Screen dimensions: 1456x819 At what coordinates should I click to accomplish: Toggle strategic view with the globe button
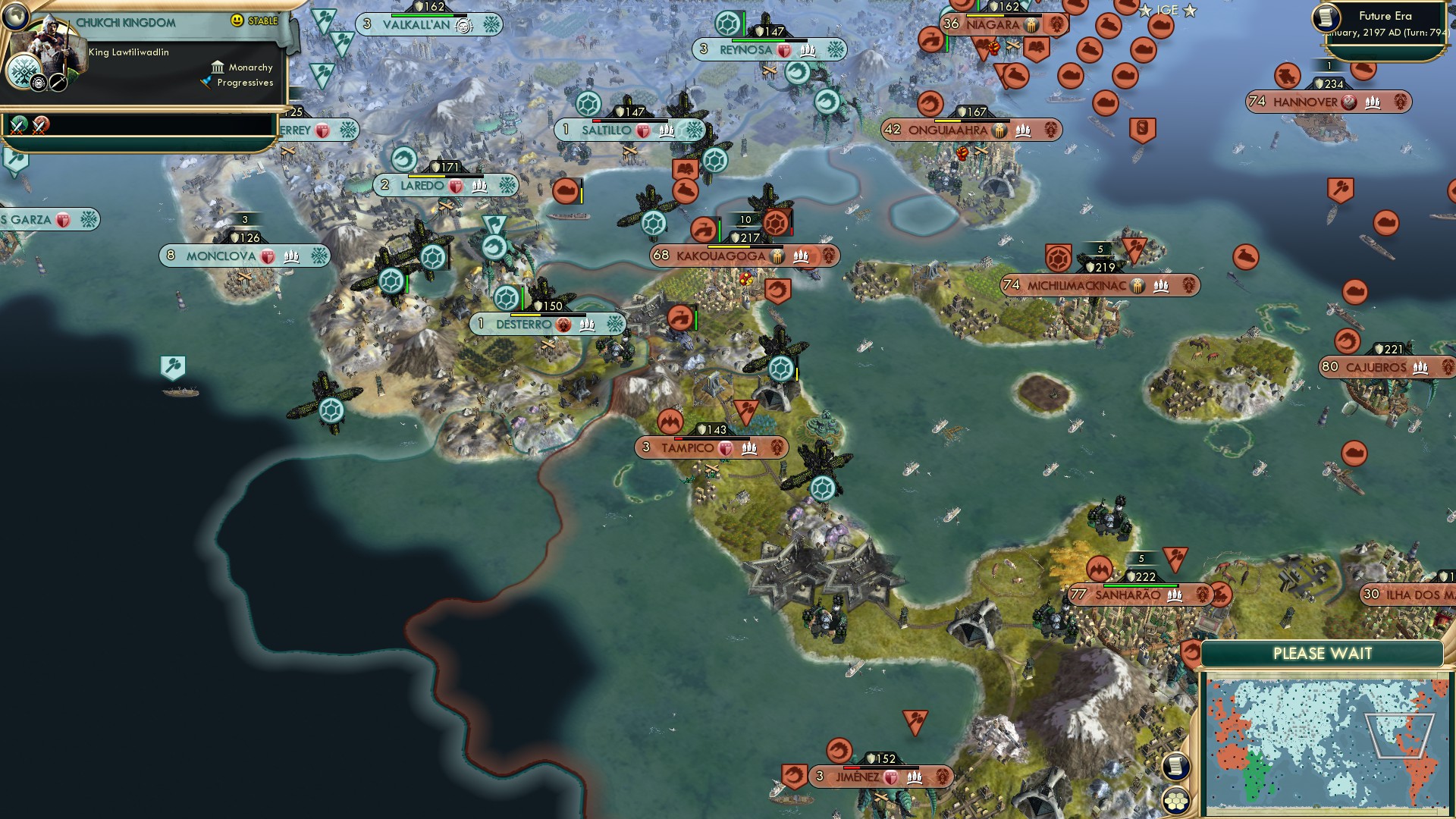pos(16,17)
